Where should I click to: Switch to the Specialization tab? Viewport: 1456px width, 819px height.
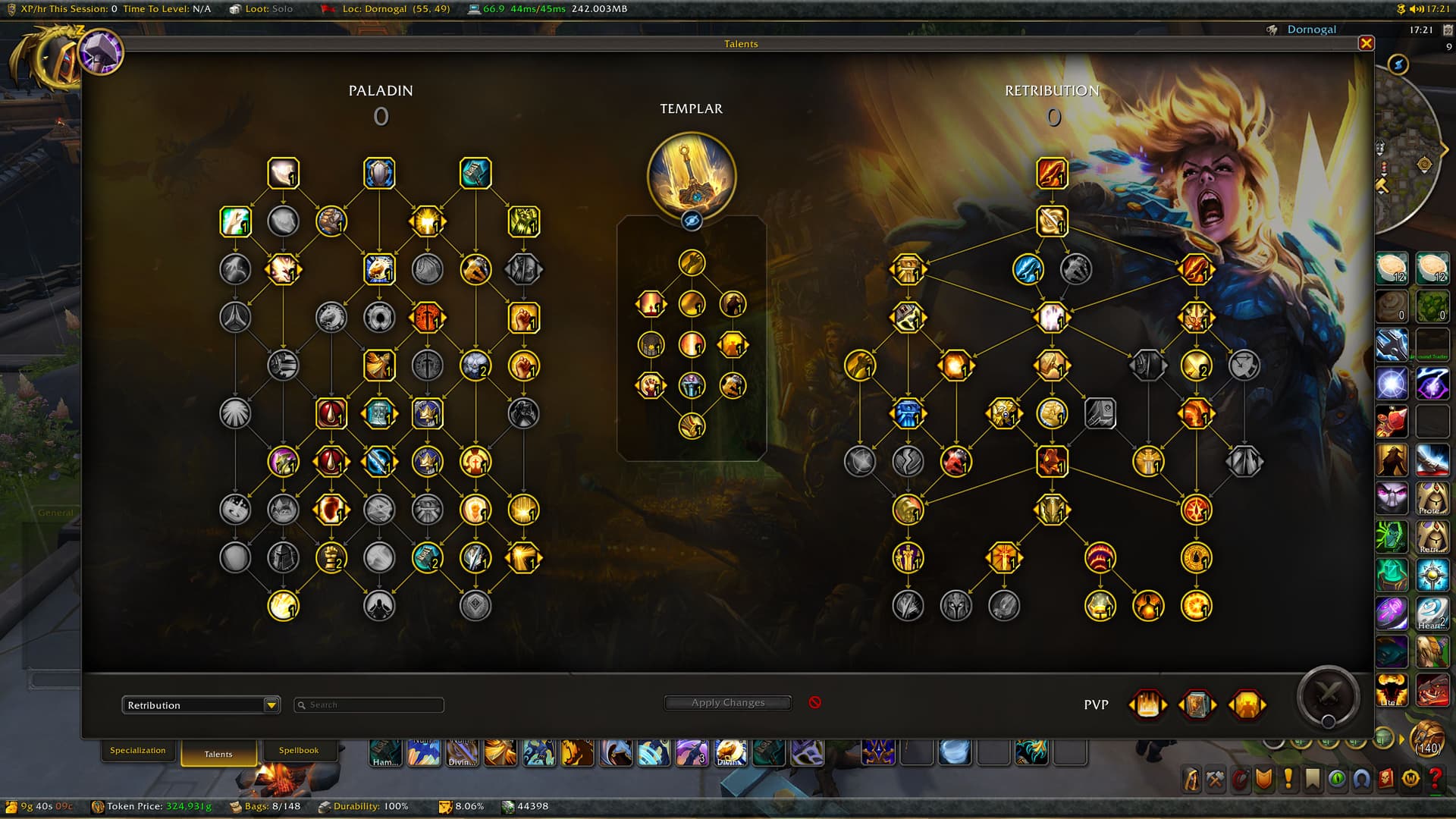(137, 751)
